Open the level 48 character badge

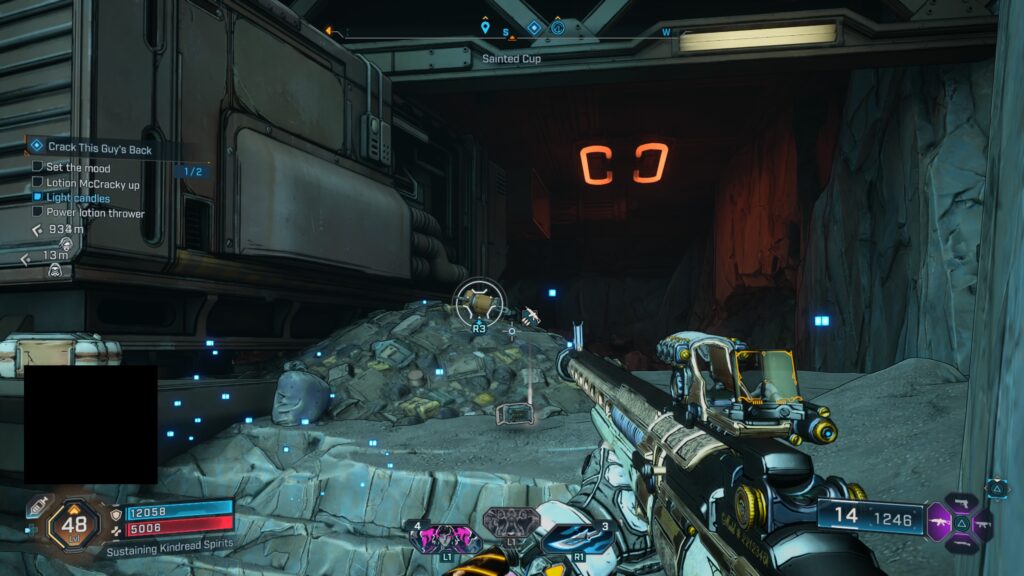74,522
